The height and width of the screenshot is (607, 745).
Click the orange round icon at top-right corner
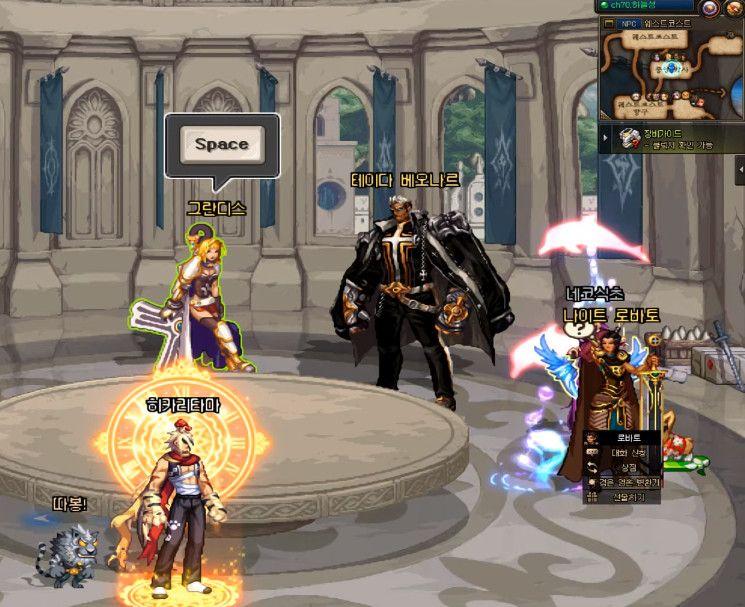[x=734, y=7]
